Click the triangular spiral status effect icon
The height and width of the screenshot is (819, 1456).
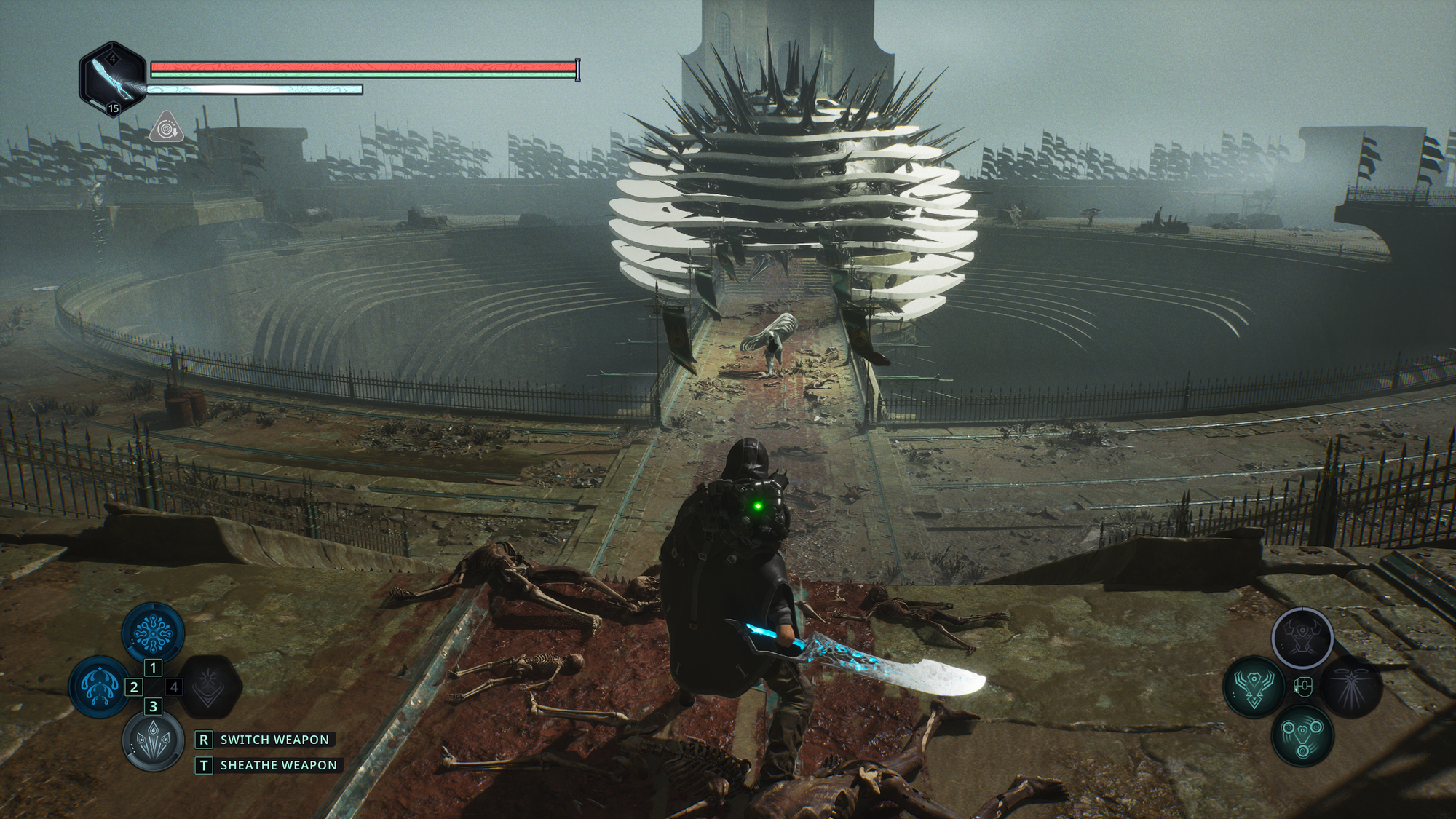coord(167,127)
